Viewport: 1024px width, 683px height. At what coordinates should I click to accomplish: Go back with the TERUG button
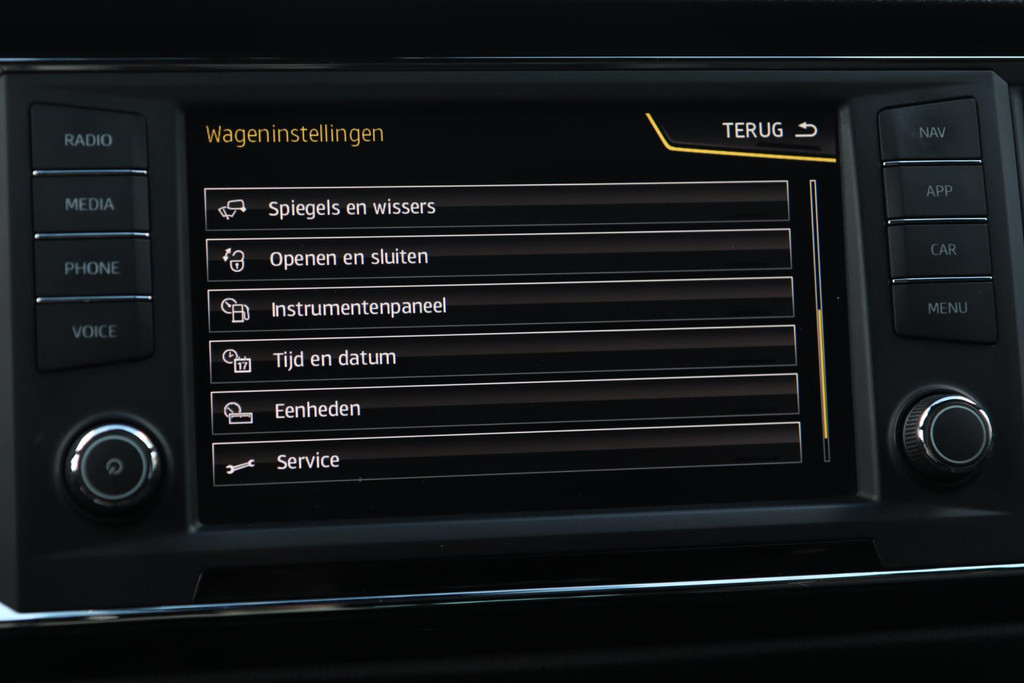pos(769,131)
